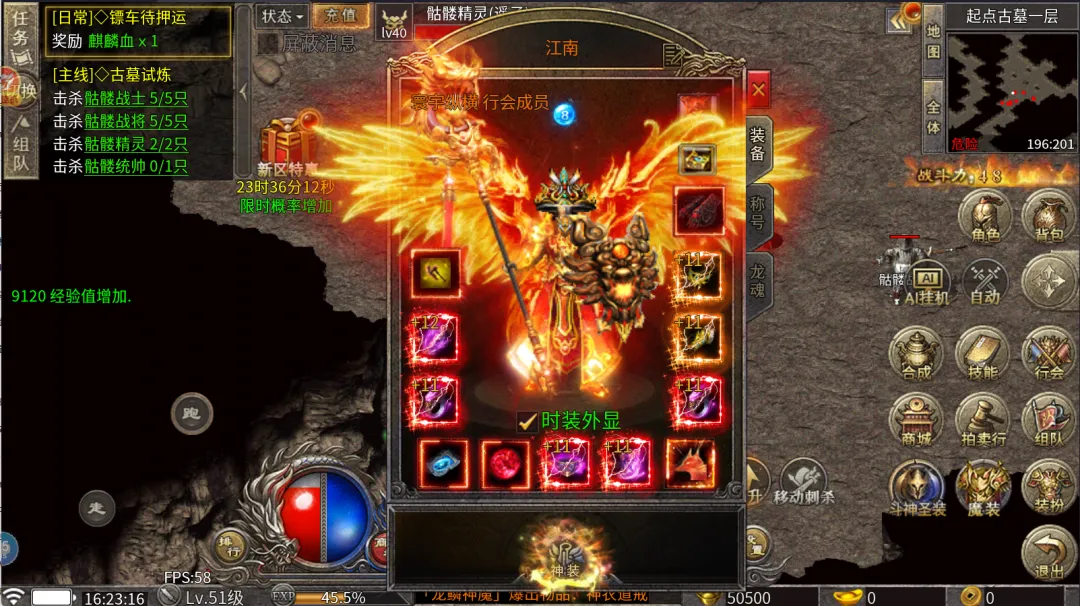The image size is (1080, 606).
Task: Open the 行会 guild menu
Action: pos(1048,354)
